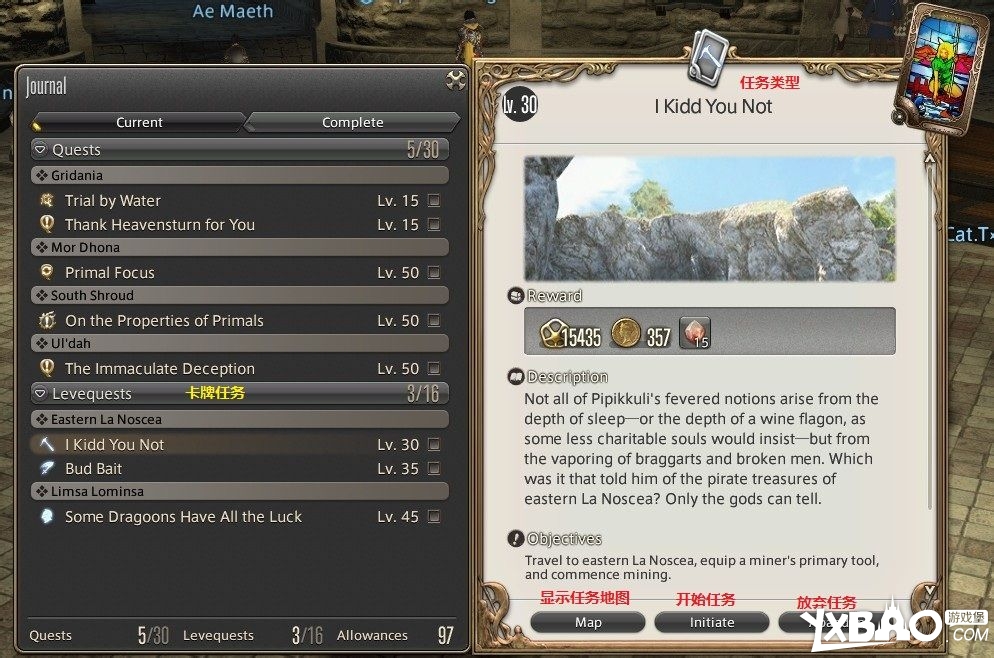View the Primal Focus quest
994x658 pixels.
pyautogui.click(x=110, y=273)
